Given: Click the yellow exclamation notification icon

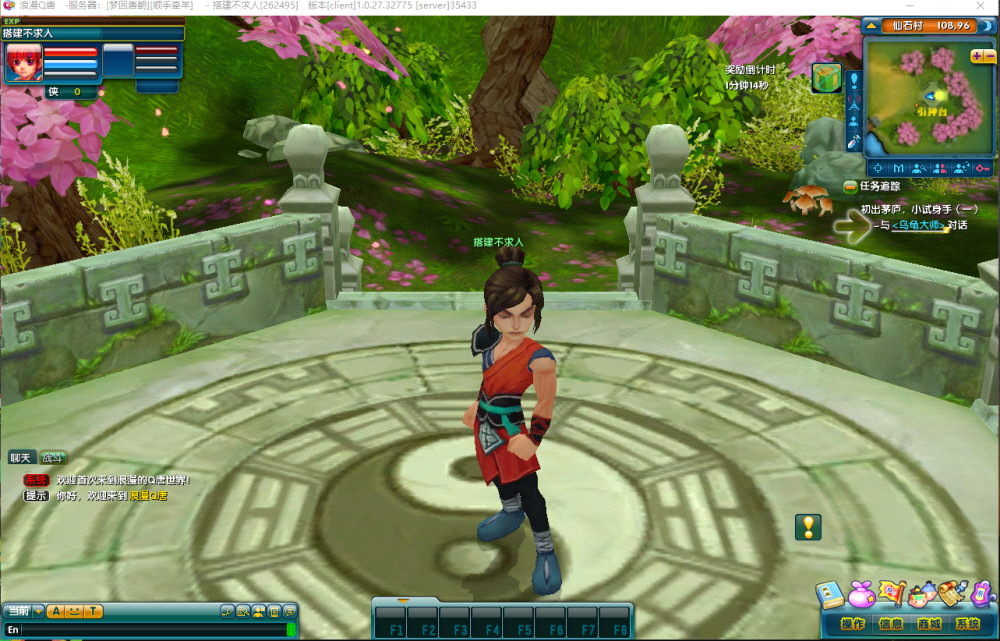Looking at the screenshot, I should 808,527.
